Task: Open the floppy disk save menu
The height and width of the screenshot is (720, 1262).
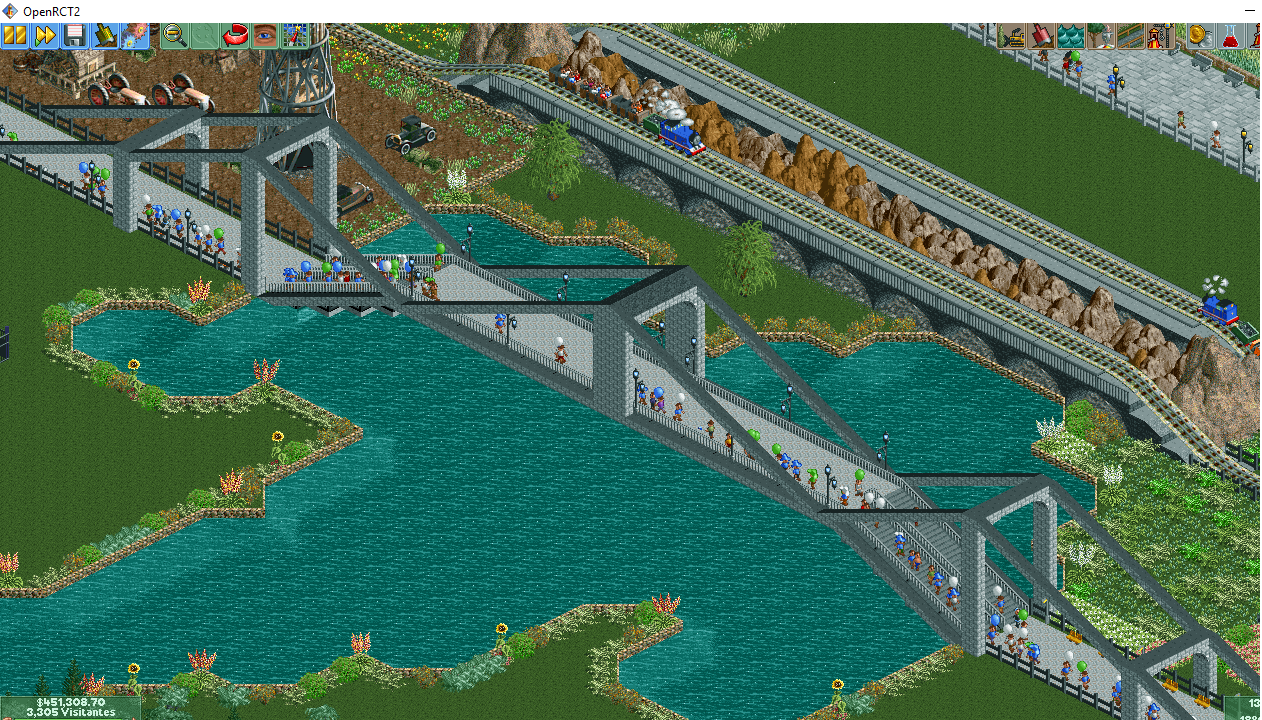Action: [x=74, y=36]
